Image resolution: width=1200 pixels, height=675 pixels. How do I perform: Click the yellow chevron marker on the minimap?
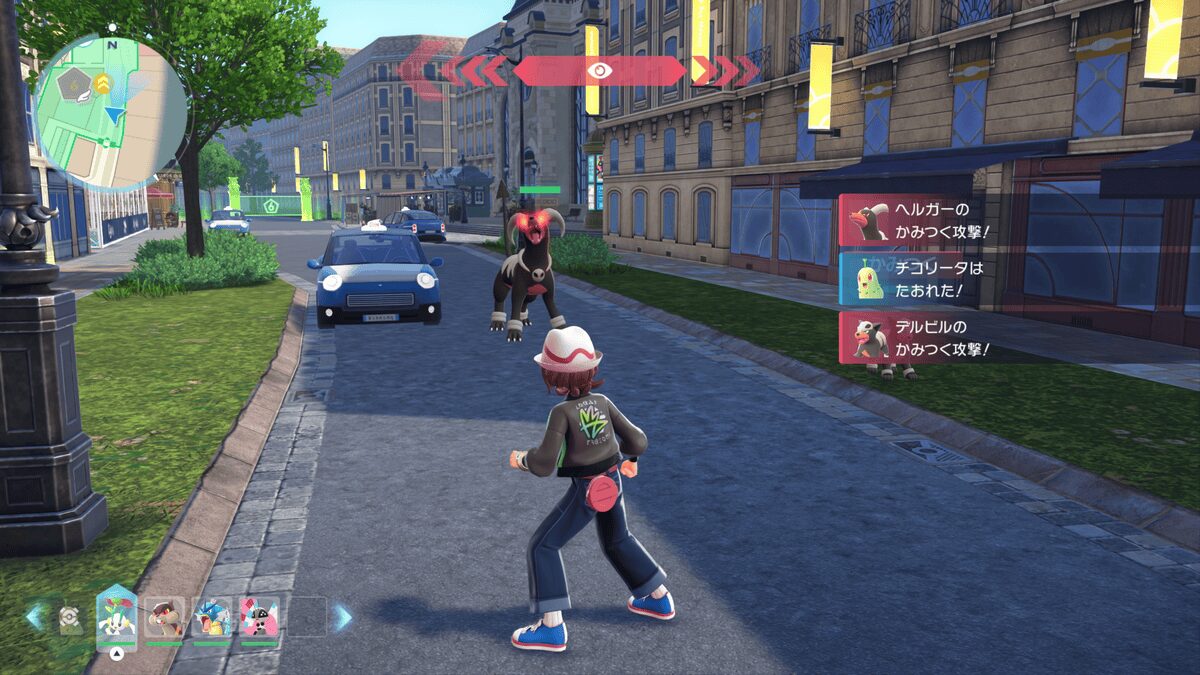pos(102,83)
